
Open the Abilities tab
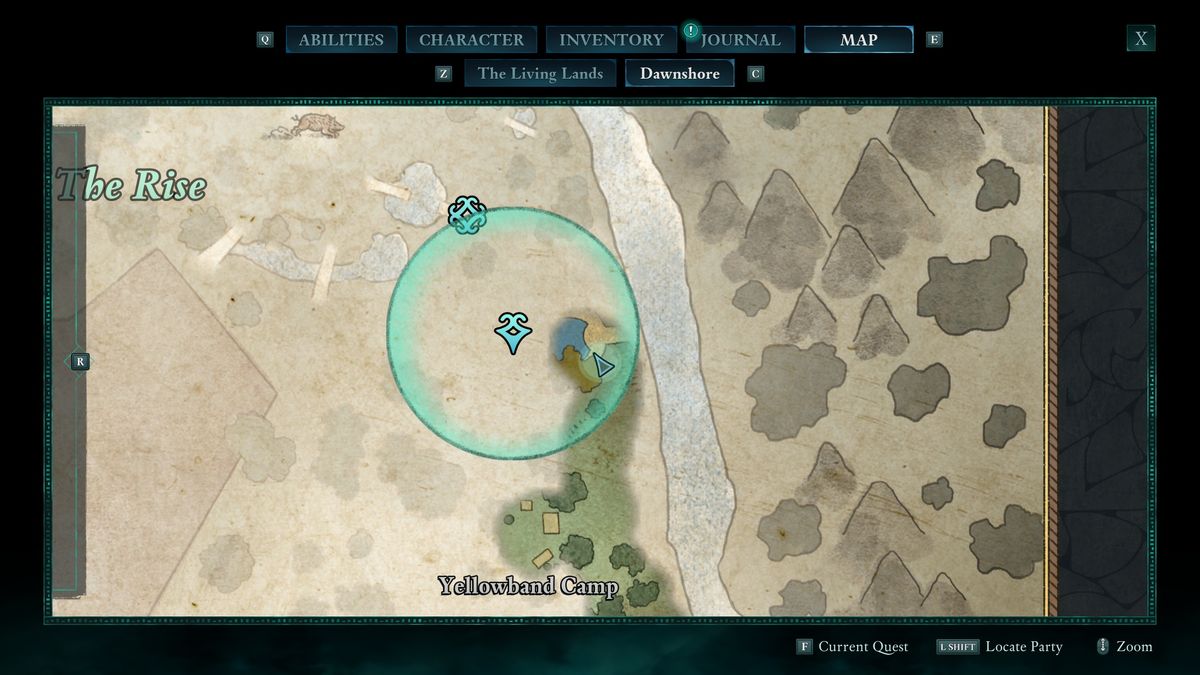pyautogui.click(x=341, y=40)
